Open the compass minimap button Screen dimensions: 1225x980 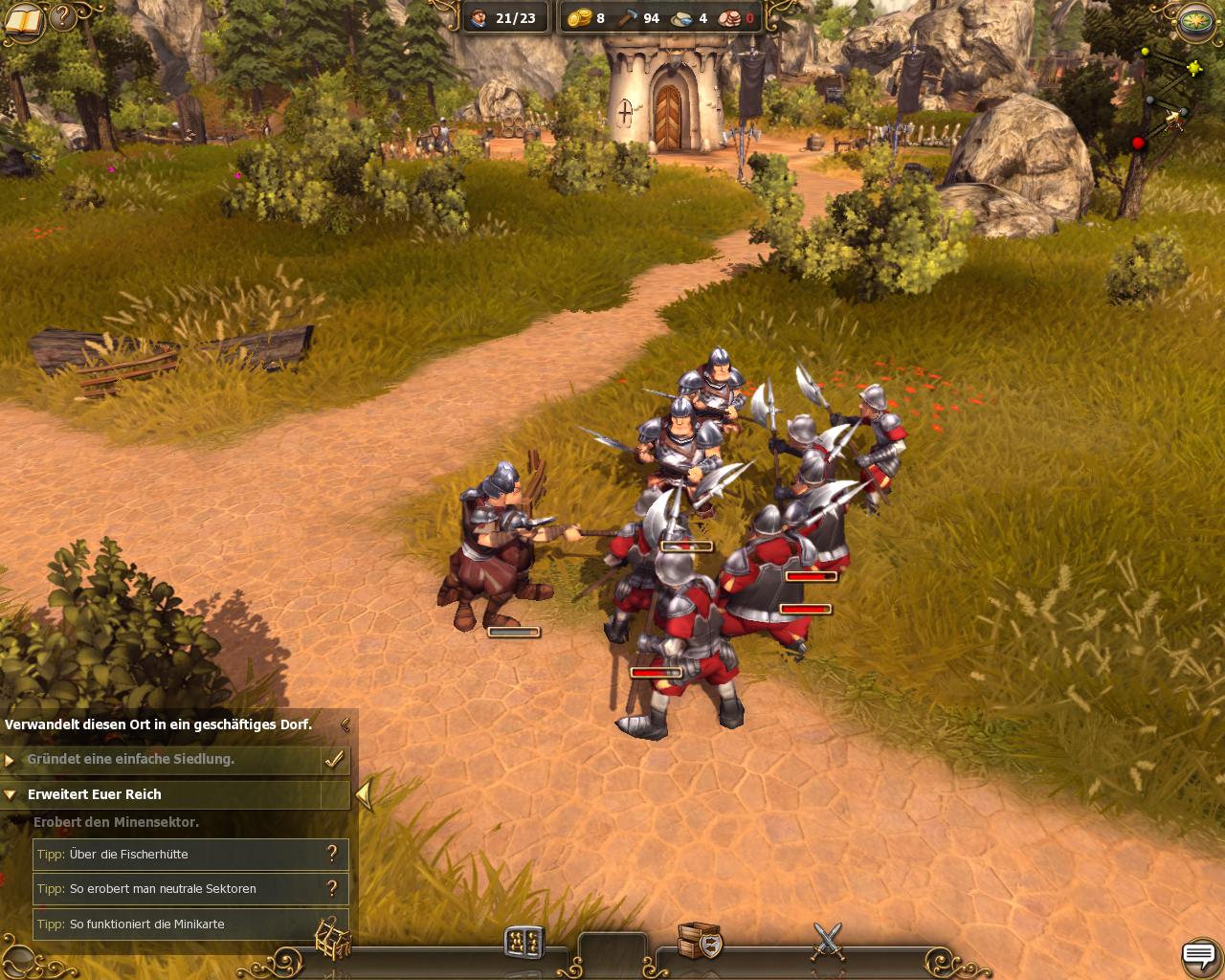(x=1196, y=20)
